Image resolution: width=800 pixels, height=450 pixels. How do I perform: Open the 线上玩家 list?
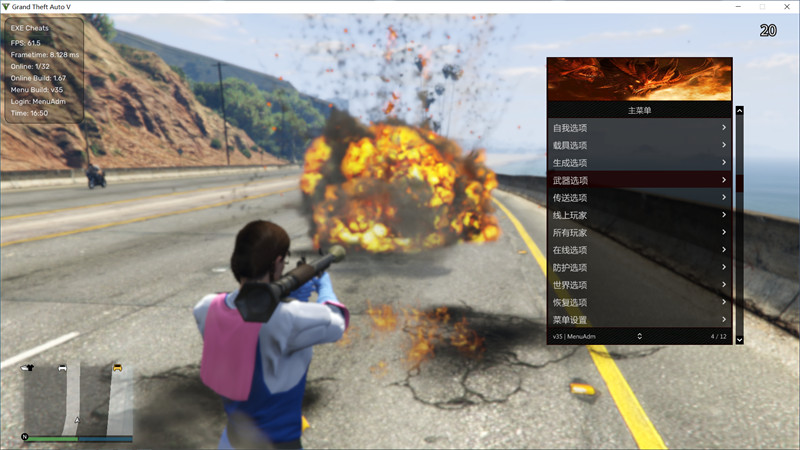coord(640,215)
